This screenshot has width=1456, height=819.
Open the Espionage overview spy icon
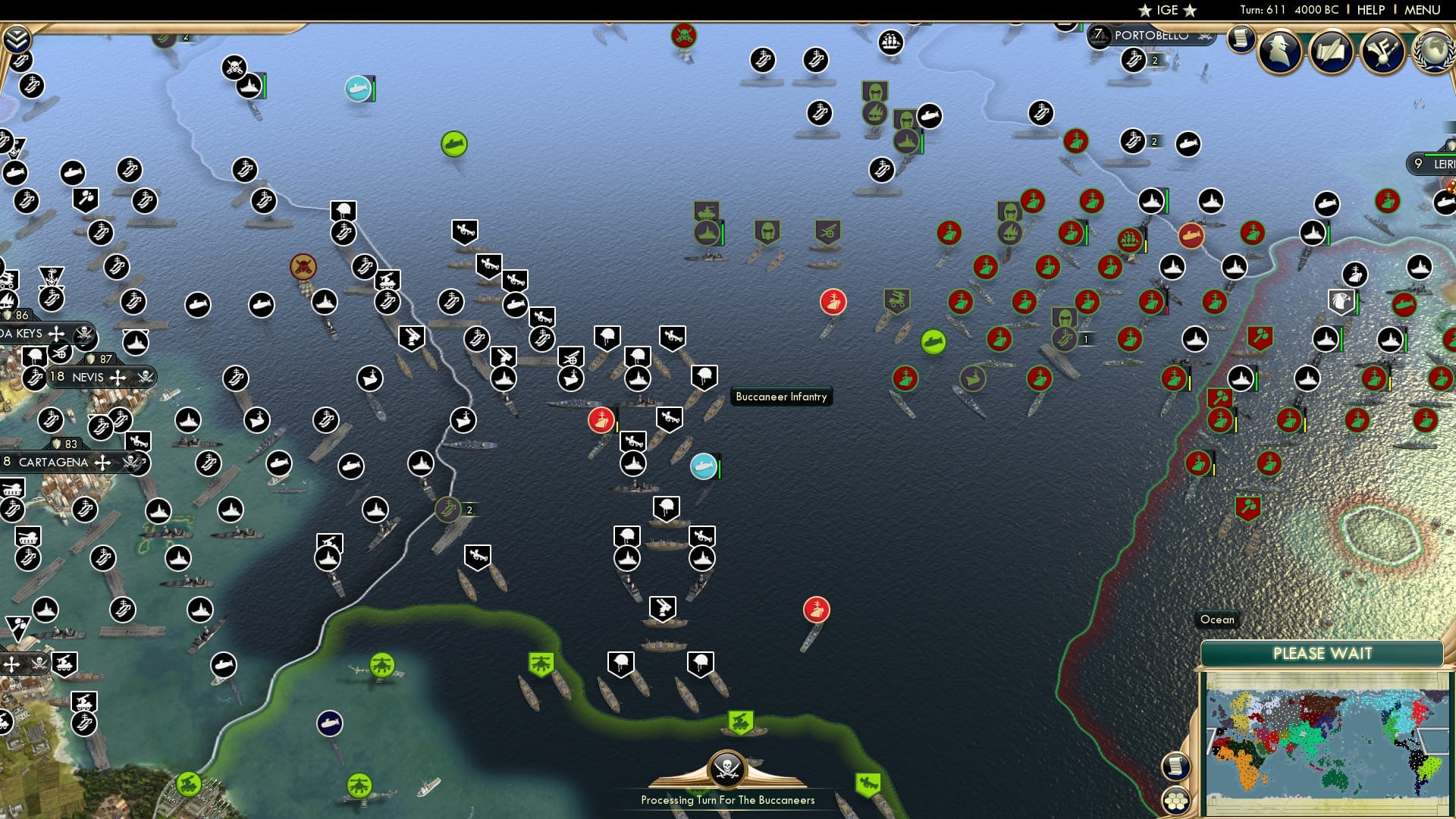point(1279,52)
